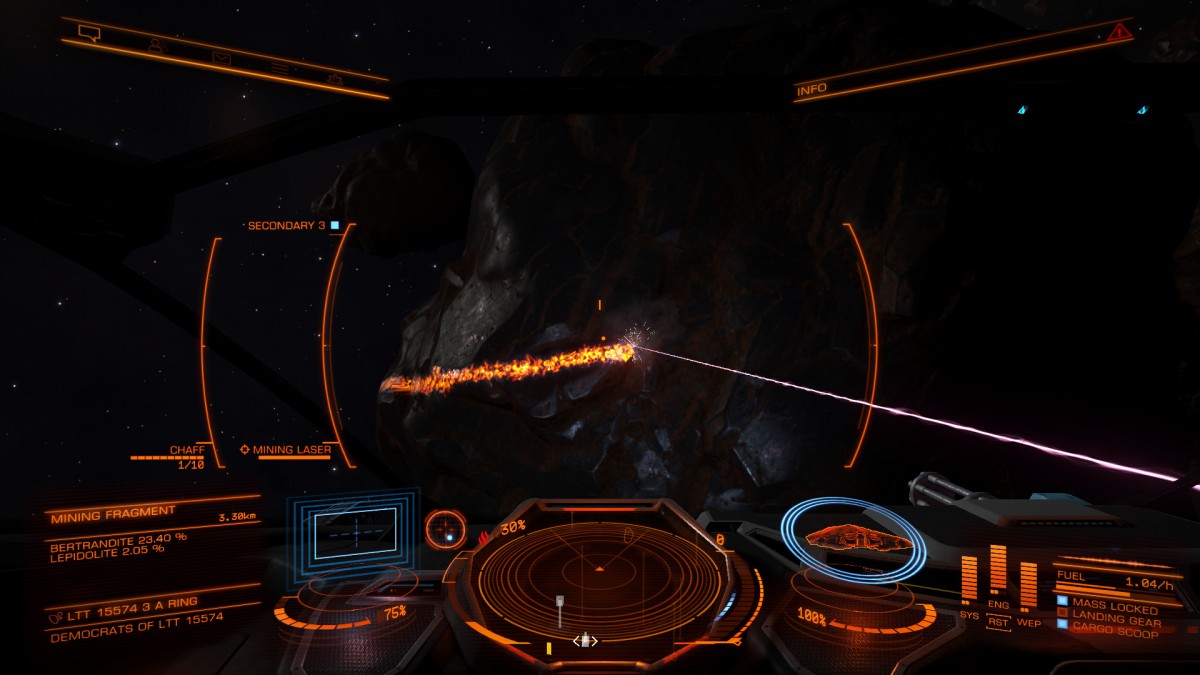Toggle the Cargo Scoop indicator
Viewport: 1200px width, 675px height.
click(1111, 633)
